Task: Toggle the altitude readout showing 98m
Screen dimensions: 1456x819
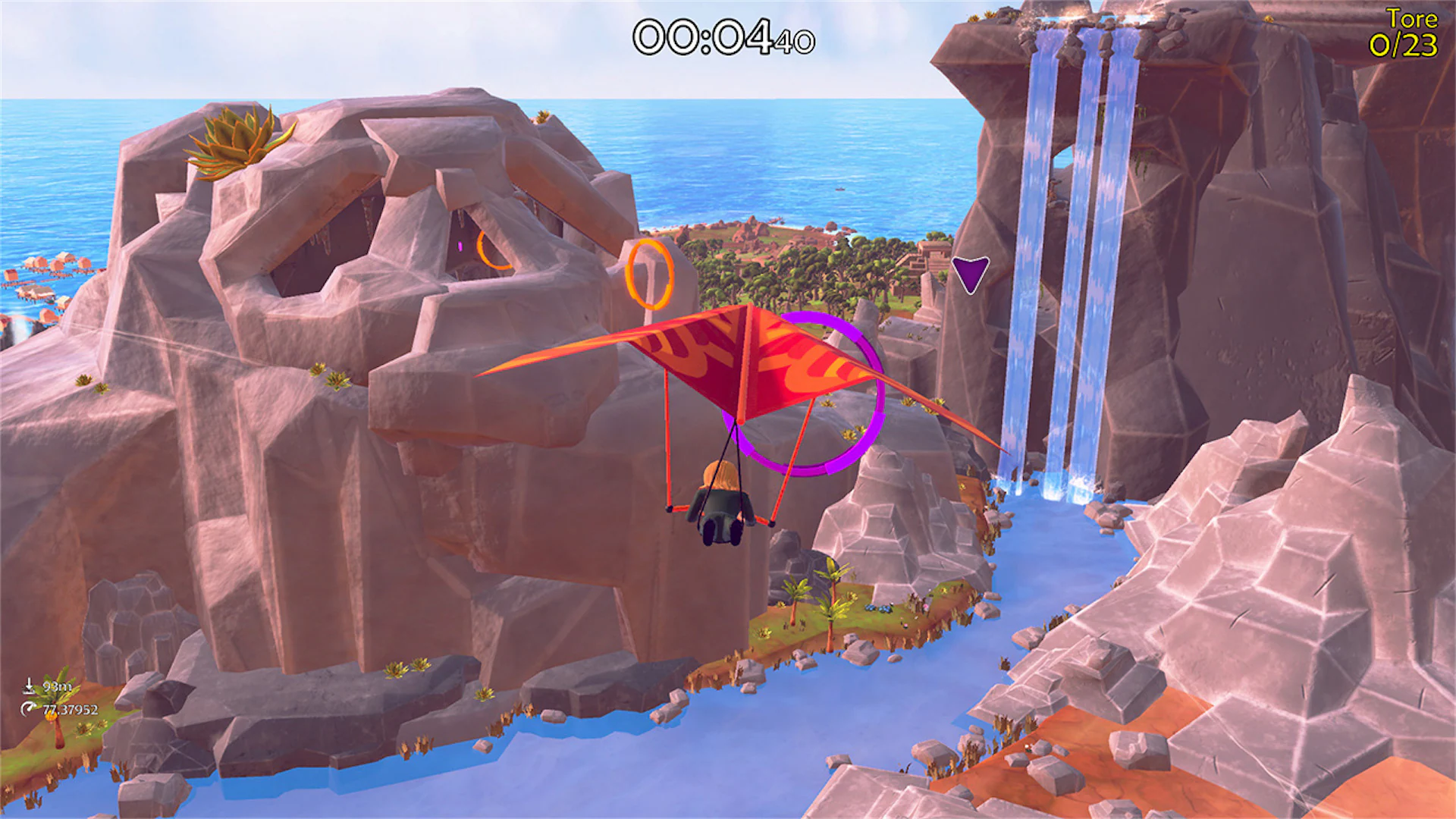Action: coord(56,686)
